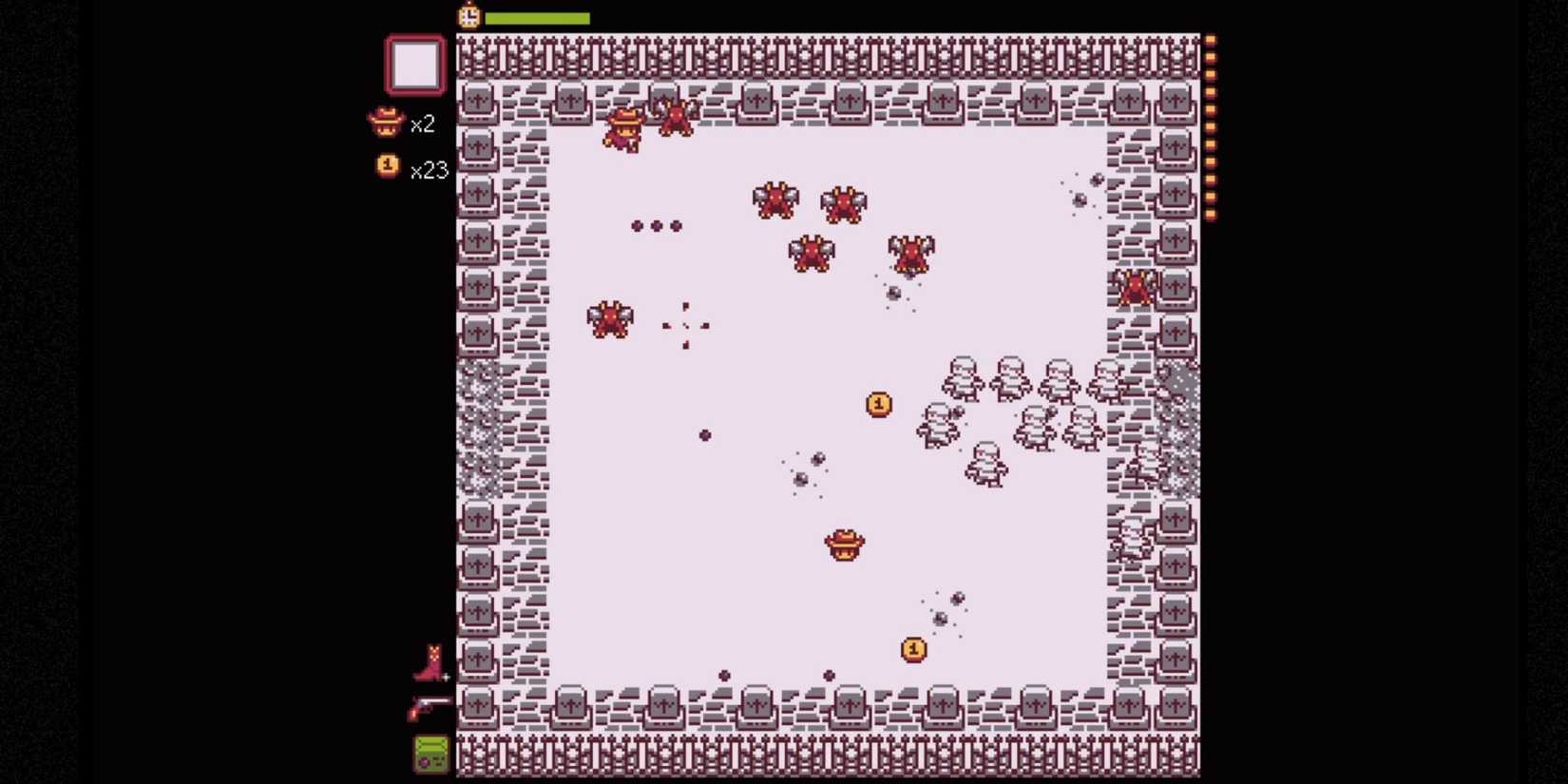Click the demon at the bottom-left gravestones
Viewport: 1568px width, 784px height.
pyautogui.click(x=610, y=320)
